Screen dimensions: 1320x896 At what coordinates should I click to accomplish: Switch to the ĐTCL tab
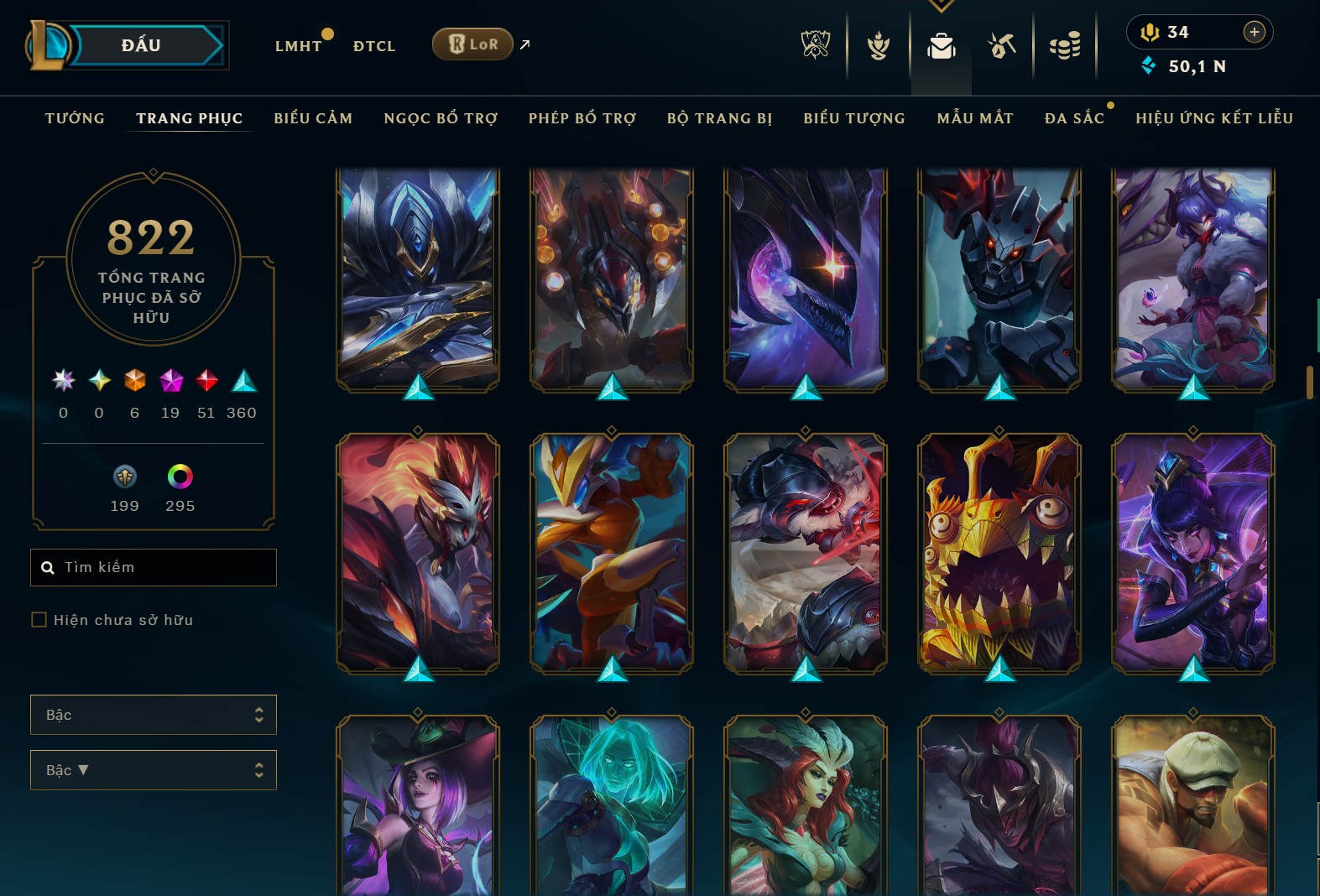click(x=374, y=46)
